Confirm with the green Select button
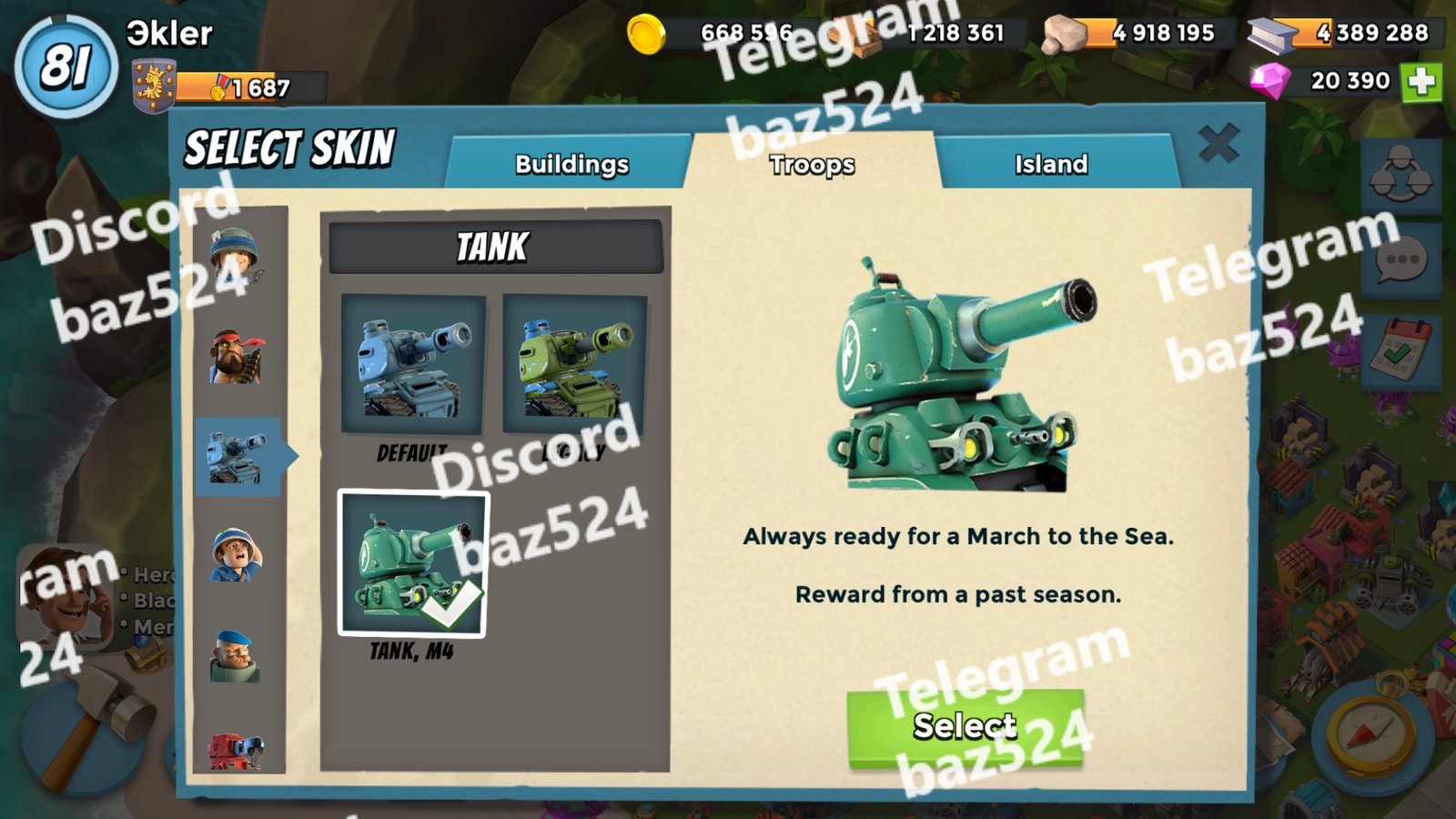1456x819 pixels. pos(965,728)
